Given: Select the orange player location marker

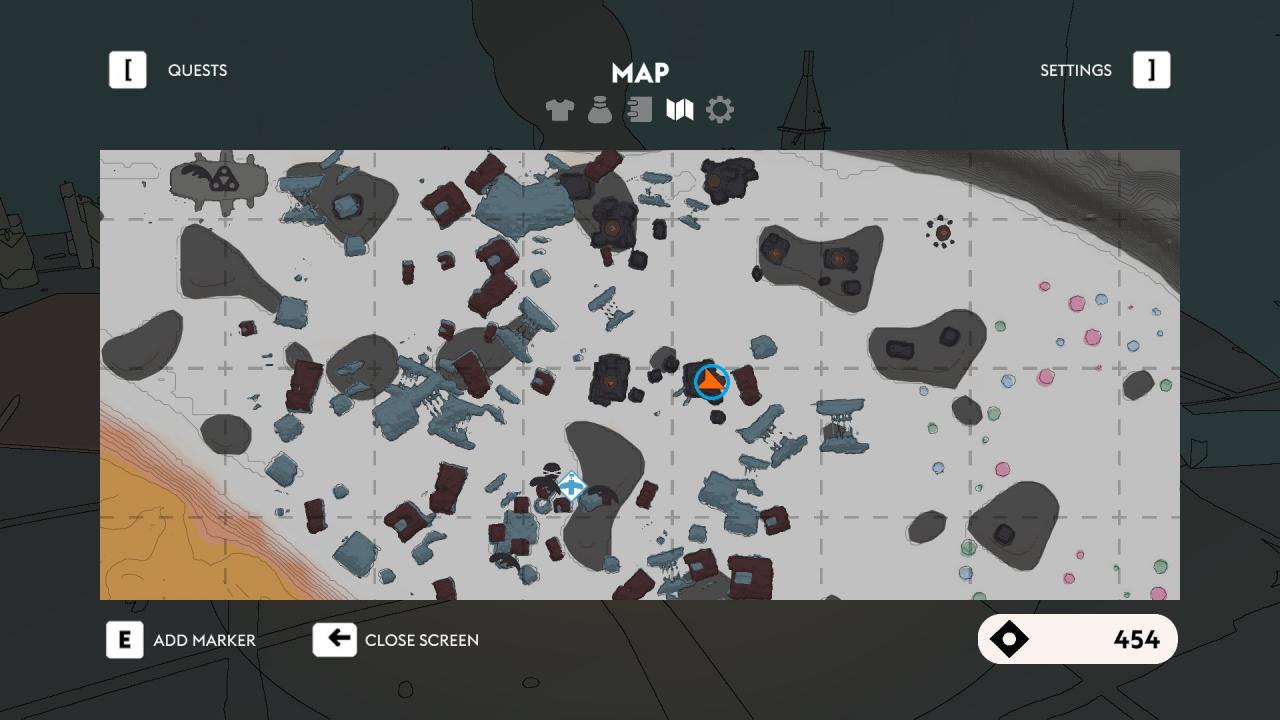Looking at the screenshot, I should (711, 381).
